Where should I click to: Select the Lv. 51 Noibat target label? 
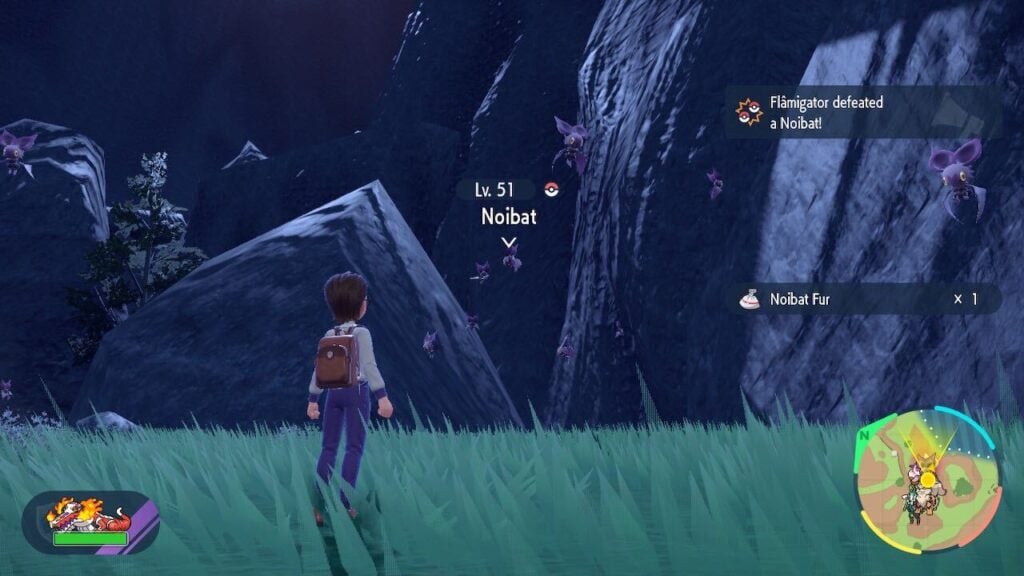pos(507,203)
